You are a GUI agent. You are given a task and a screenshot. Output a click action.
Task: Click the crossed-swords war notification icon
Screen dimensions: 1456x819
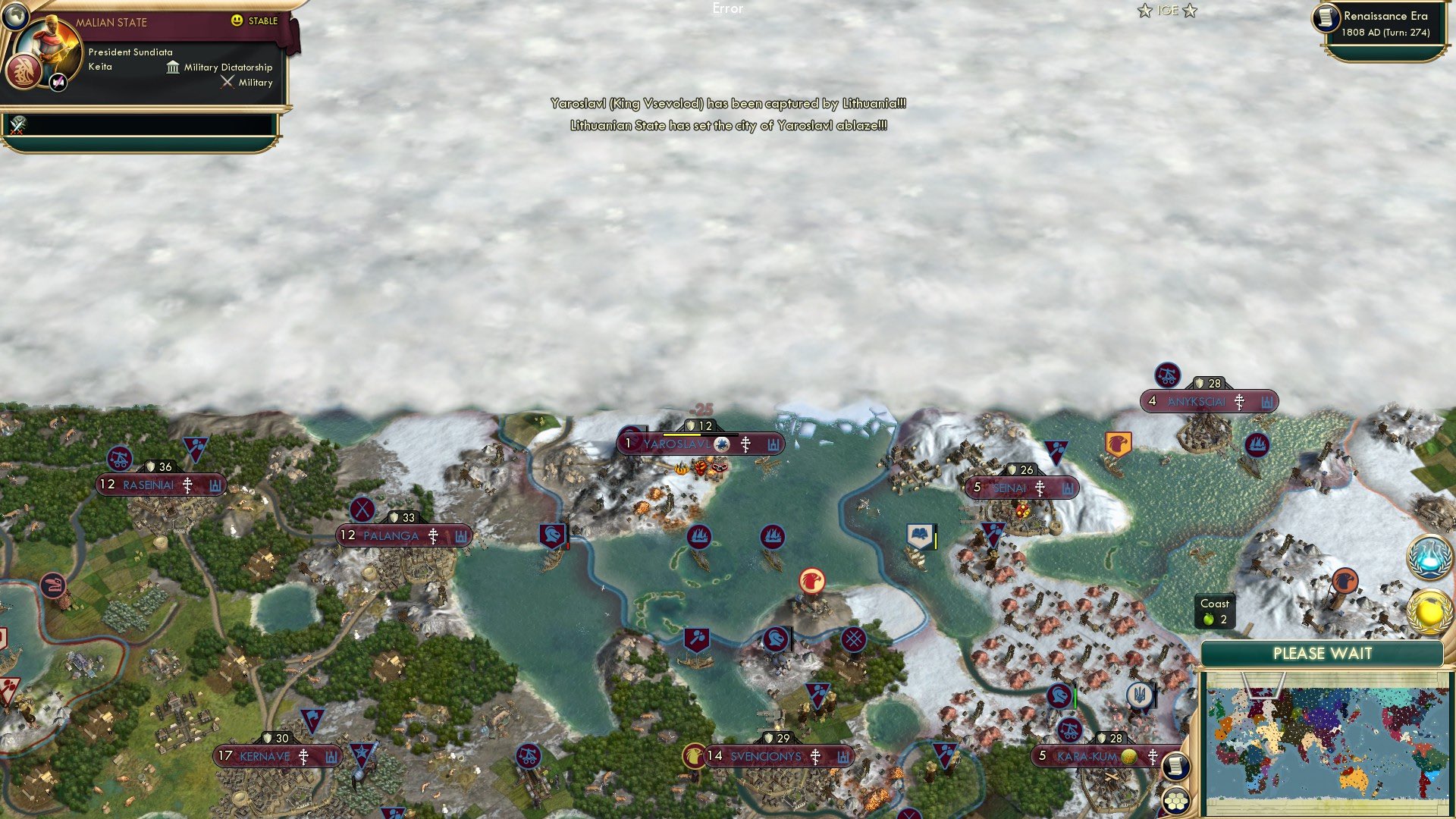tap(17, 125)
